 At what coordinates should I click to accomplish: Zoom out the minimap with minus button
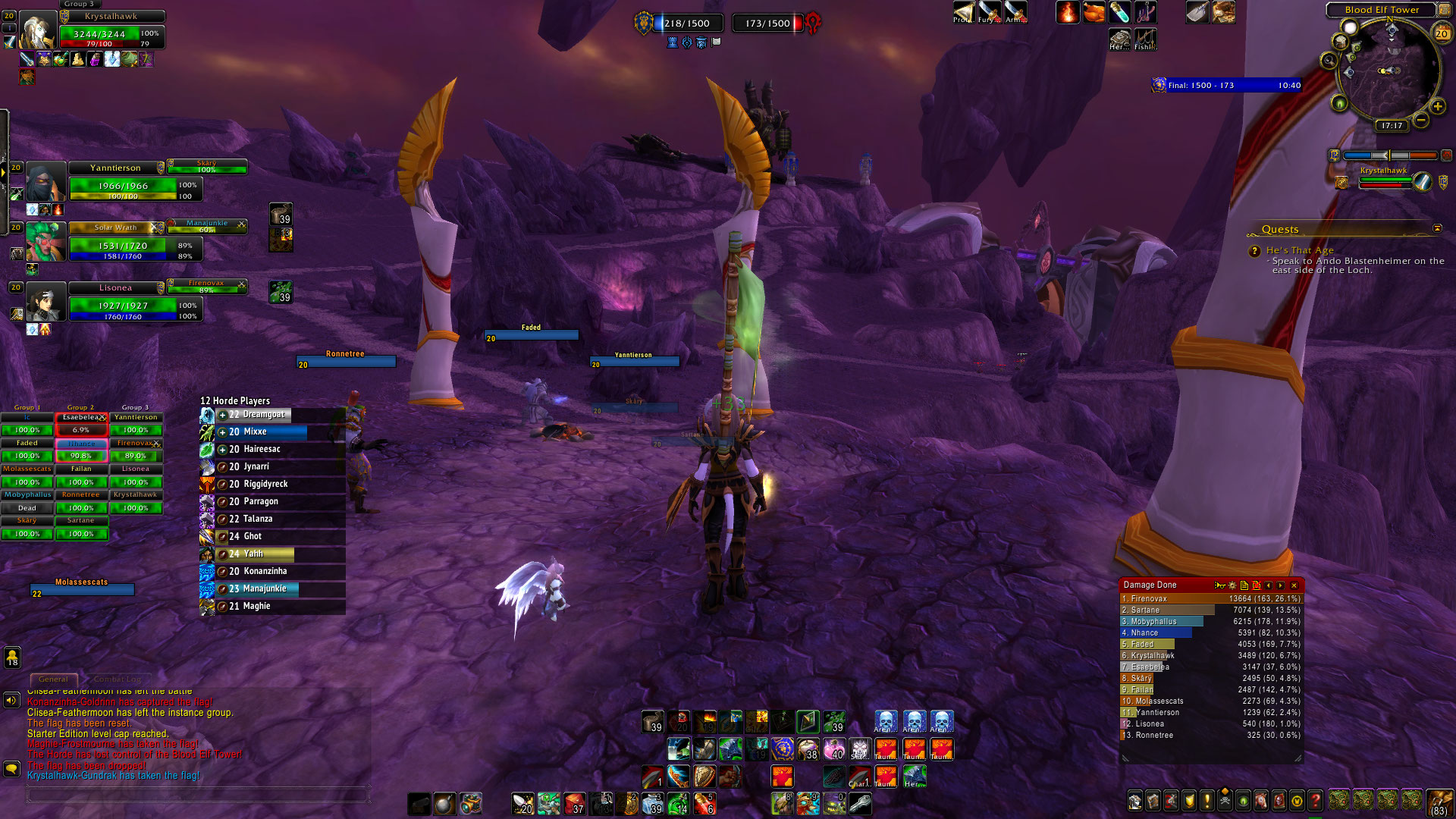(x=1421, y=121)
